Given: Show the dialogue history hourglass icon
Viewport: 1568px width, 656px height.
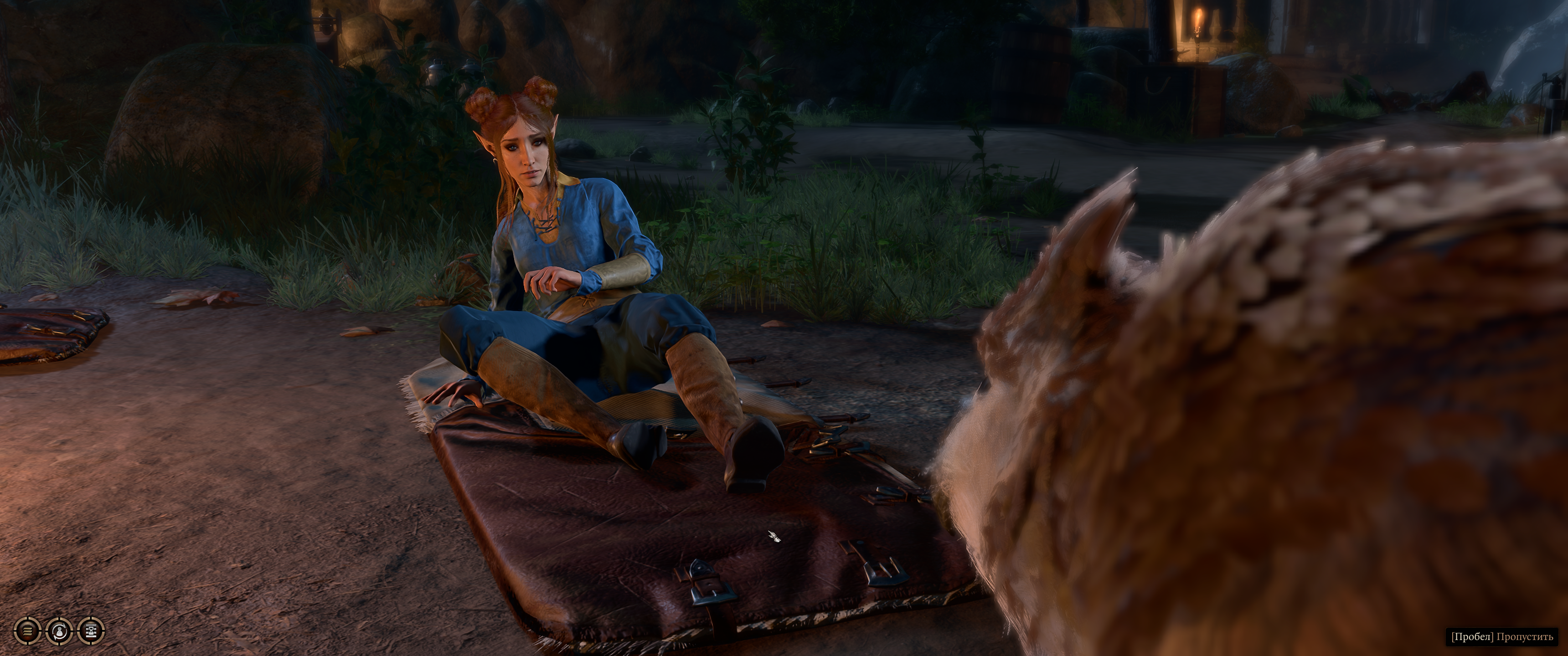Looking at the screenshot, I should point(91,630).
